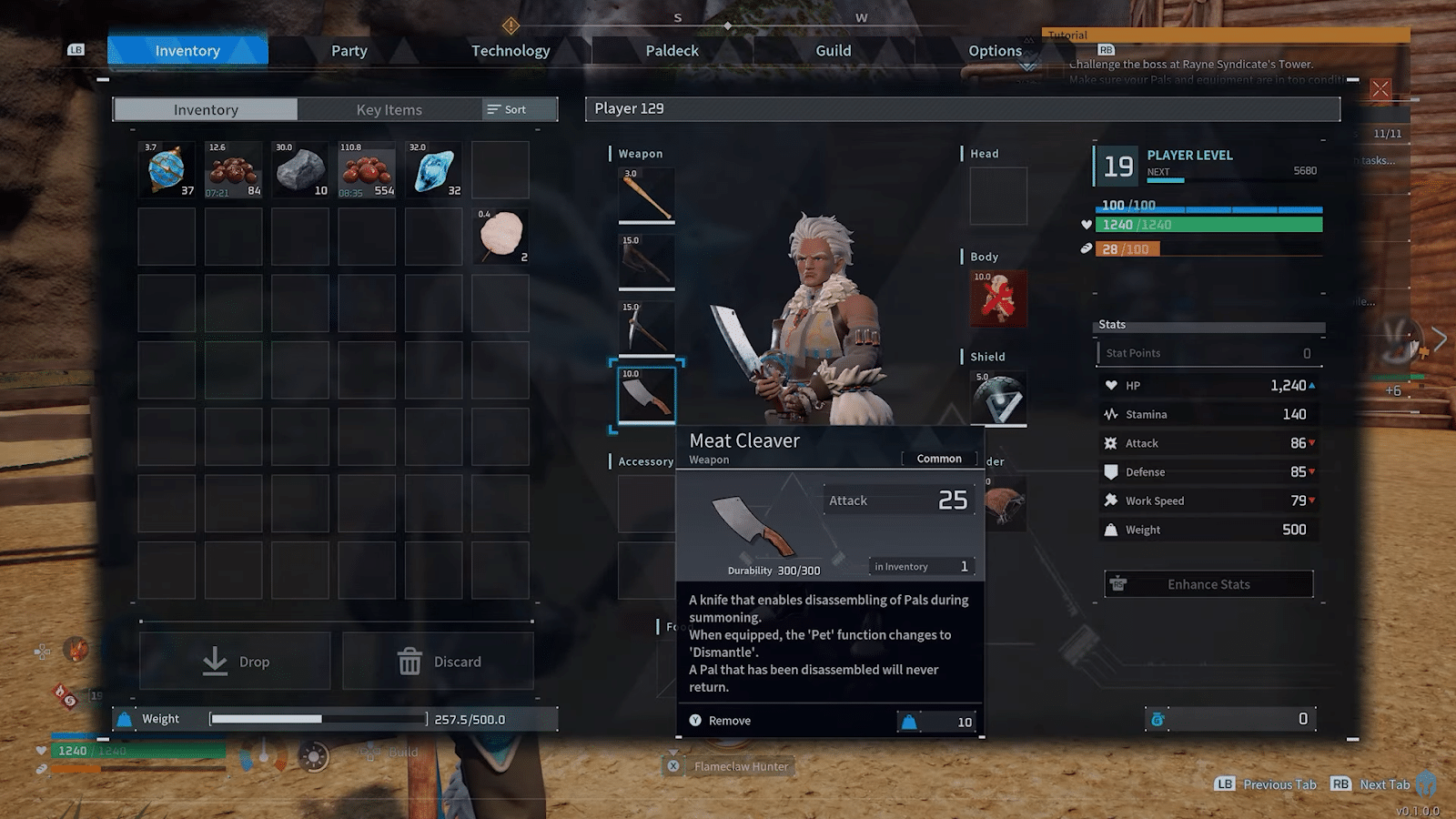
Task: Click the Shield equipment slot
Action: pos(998,398)
